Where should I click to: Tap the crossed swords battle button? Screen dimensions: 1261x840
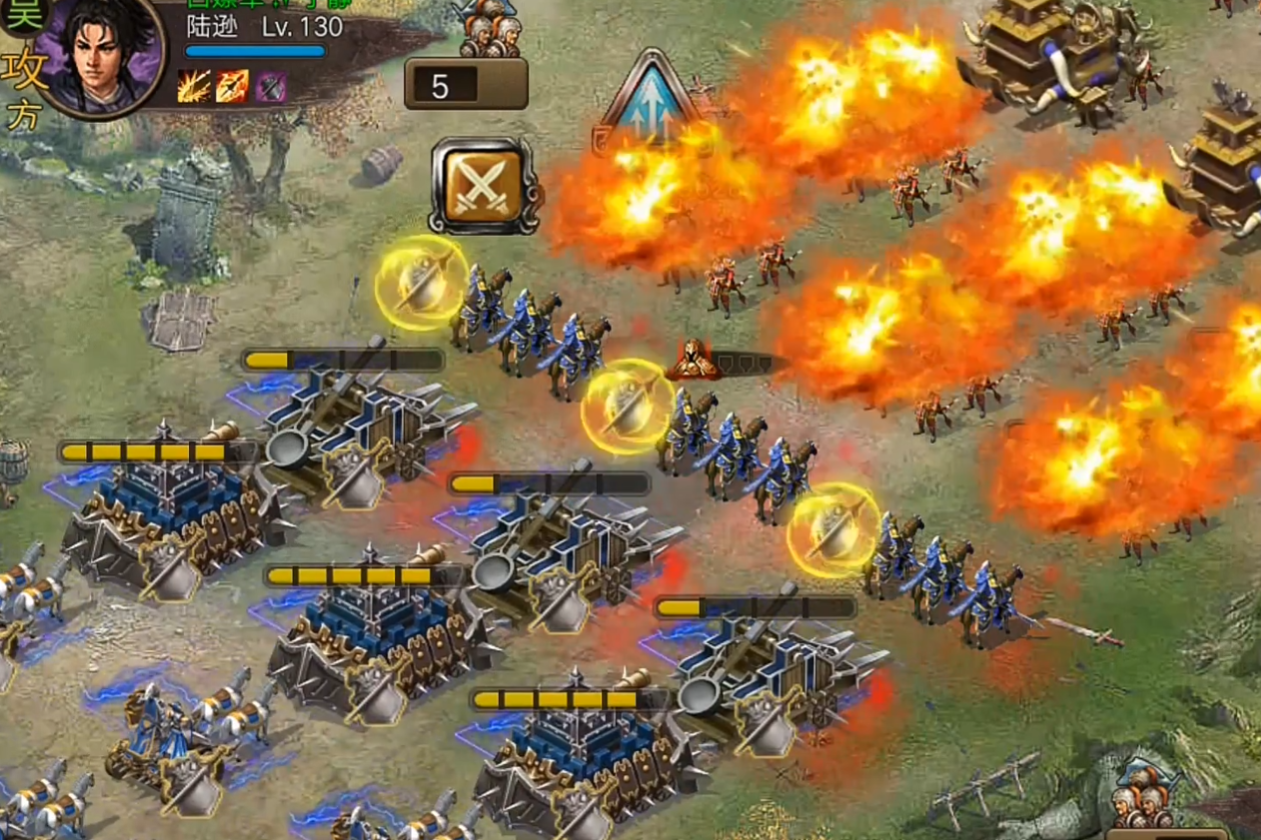(x=483, y=185)
